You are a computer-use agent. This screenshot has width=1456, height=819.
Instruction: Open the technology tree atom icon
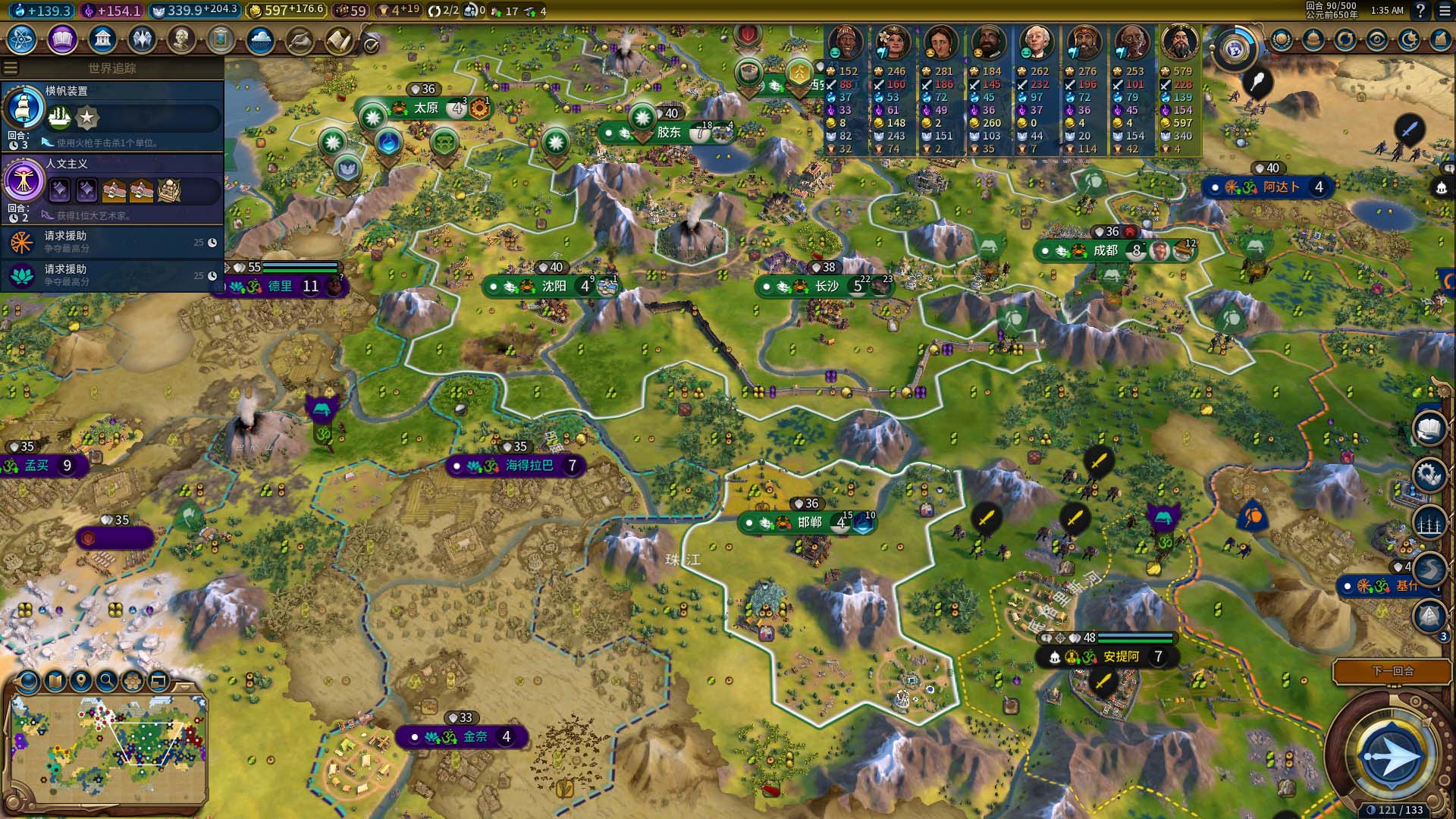(x=22, y=39)
